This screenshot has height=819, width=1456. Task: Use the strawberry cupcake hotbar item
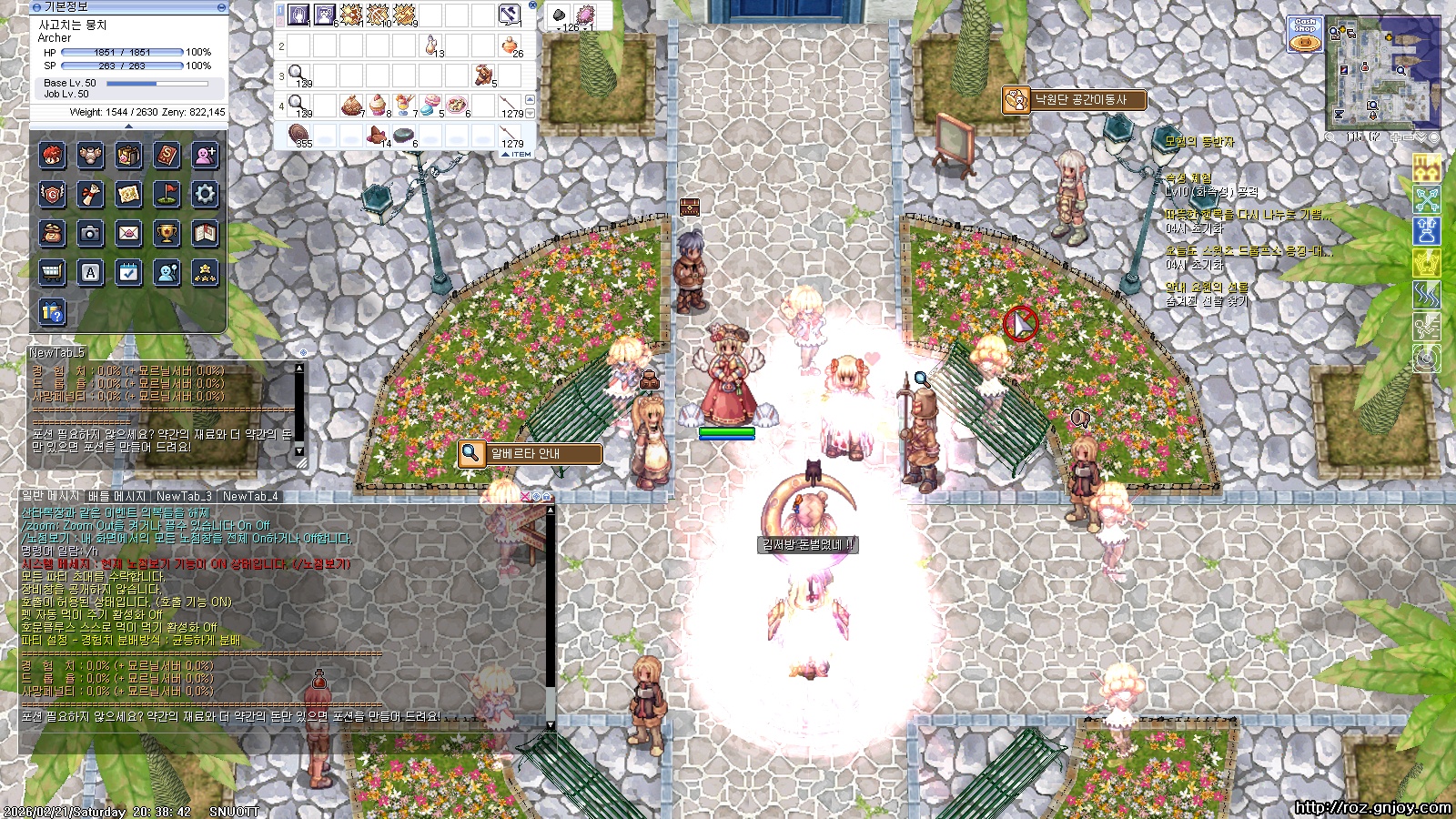point(378,104)
